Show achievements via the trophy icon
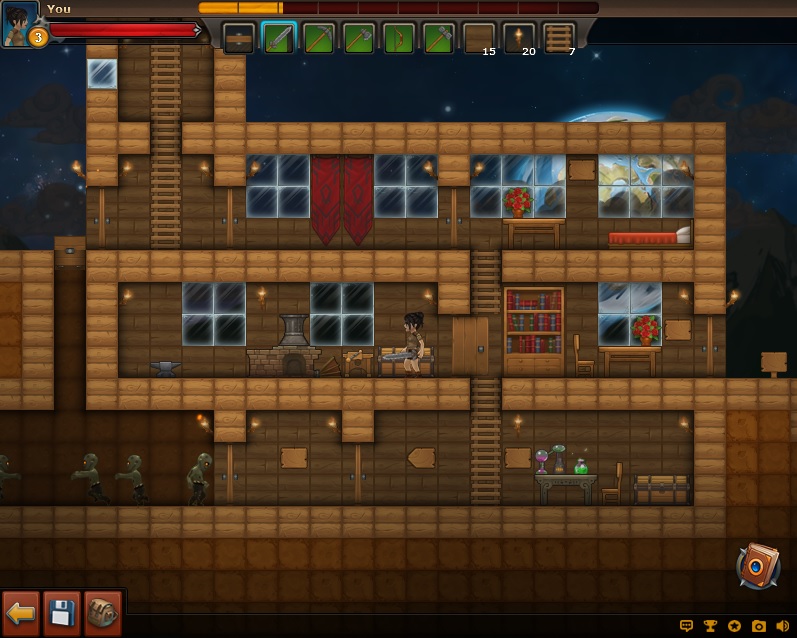Image resolution: width=797 pixels, height=638 pixels. (x=711, y=626)
